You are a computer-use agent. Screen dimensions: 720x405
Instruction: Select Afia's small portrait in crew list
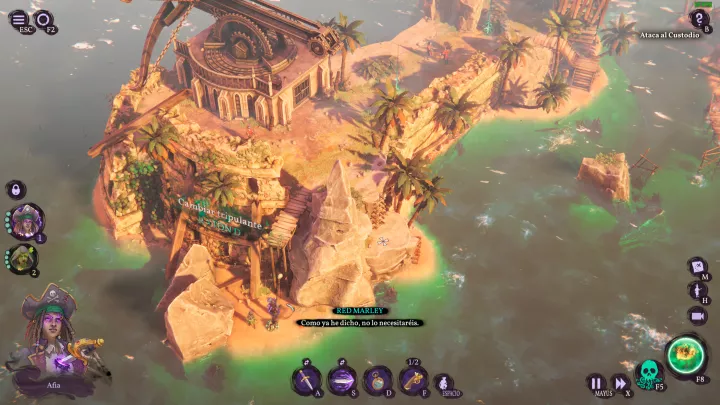click(26, 220)
